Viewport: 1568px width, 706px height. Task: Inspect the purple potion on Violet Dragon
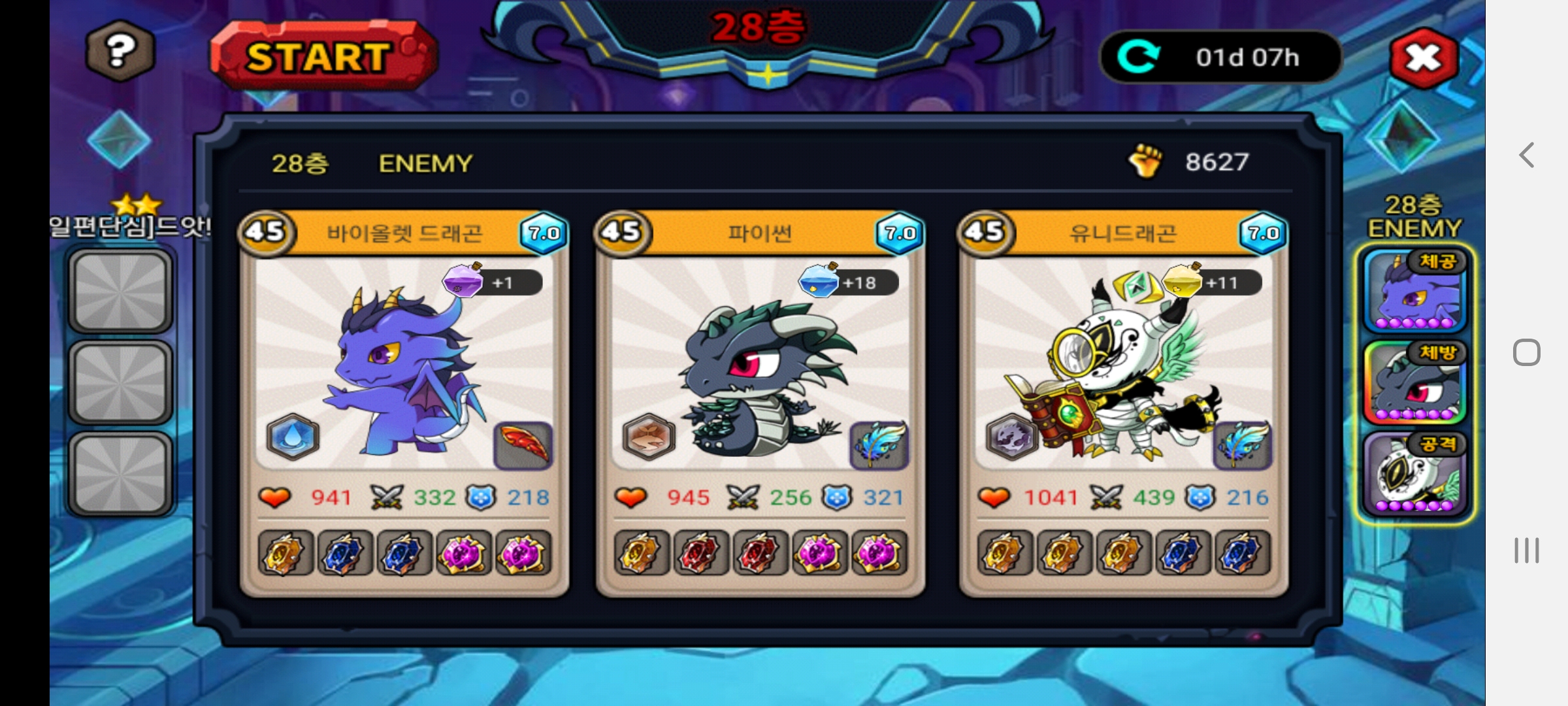point(463,281)
